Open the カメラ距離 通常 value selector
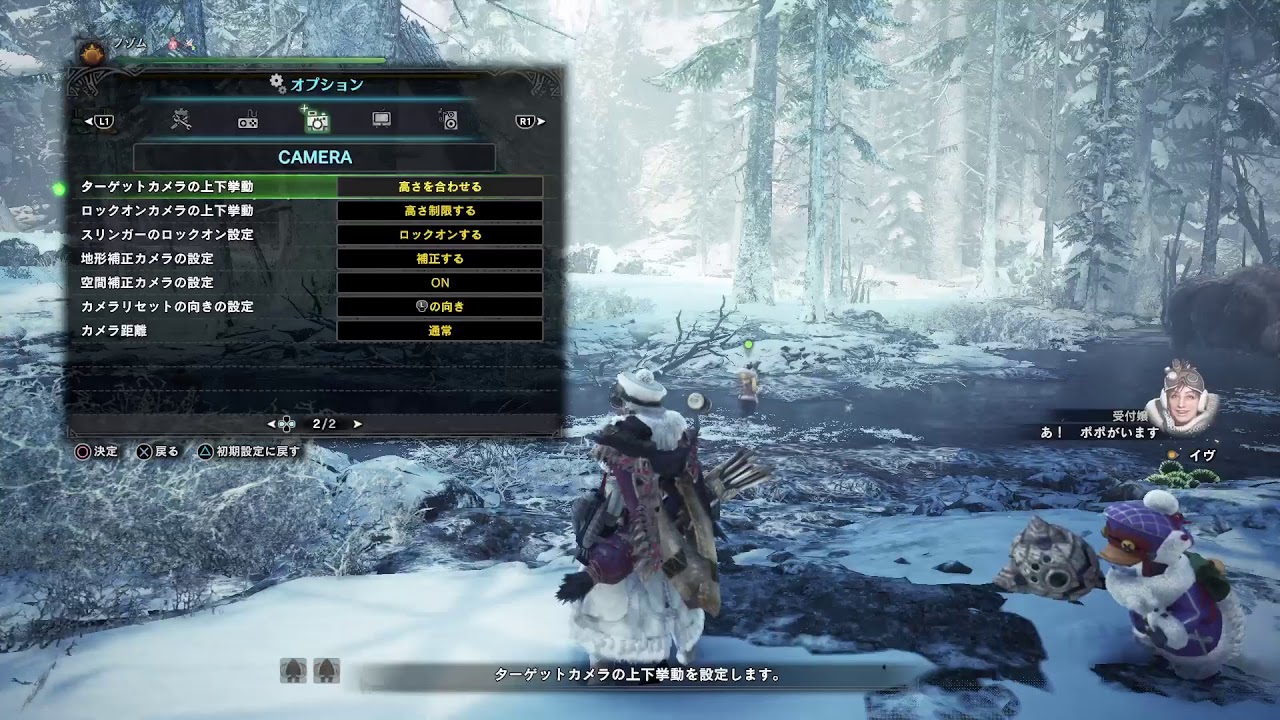The height and width of the screenshot is (720, 1280). (x=441, y=330)
